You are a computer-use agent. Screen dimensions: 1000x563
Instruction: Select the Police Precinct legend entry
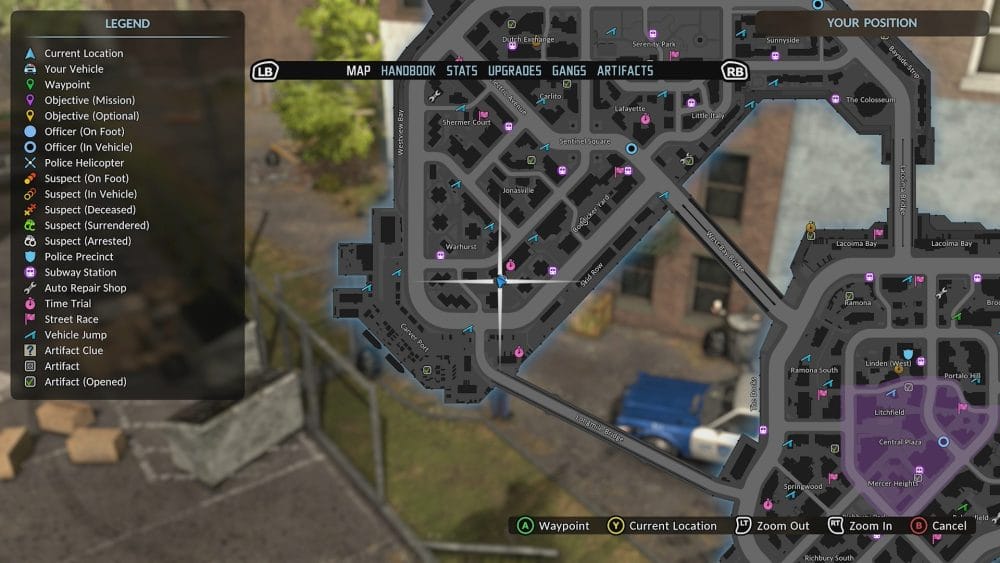click(x=79, y=257)
